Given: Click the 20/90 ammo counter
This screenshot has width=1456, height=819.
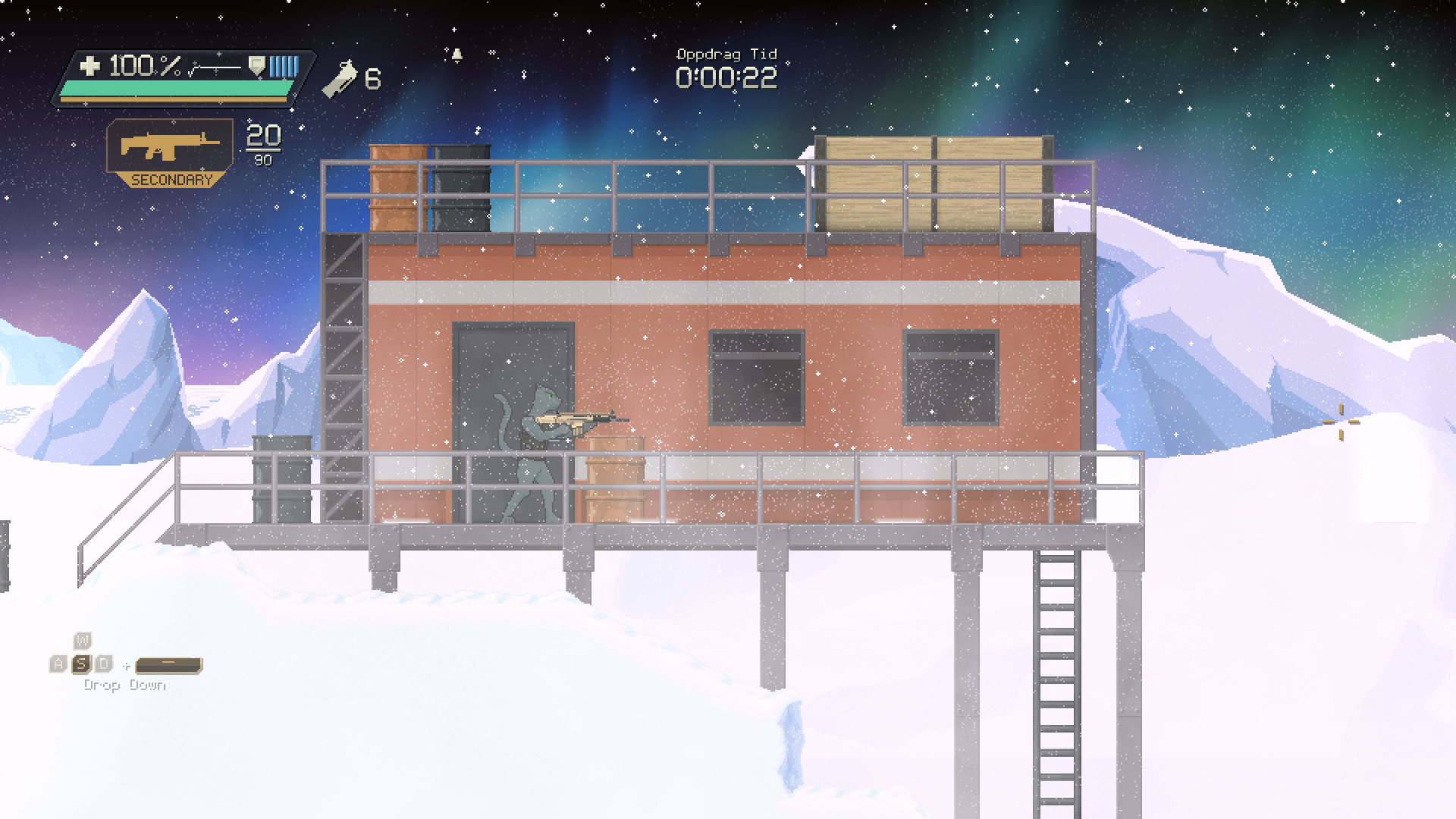Looking at the screenshot, I should click(262, 146).
